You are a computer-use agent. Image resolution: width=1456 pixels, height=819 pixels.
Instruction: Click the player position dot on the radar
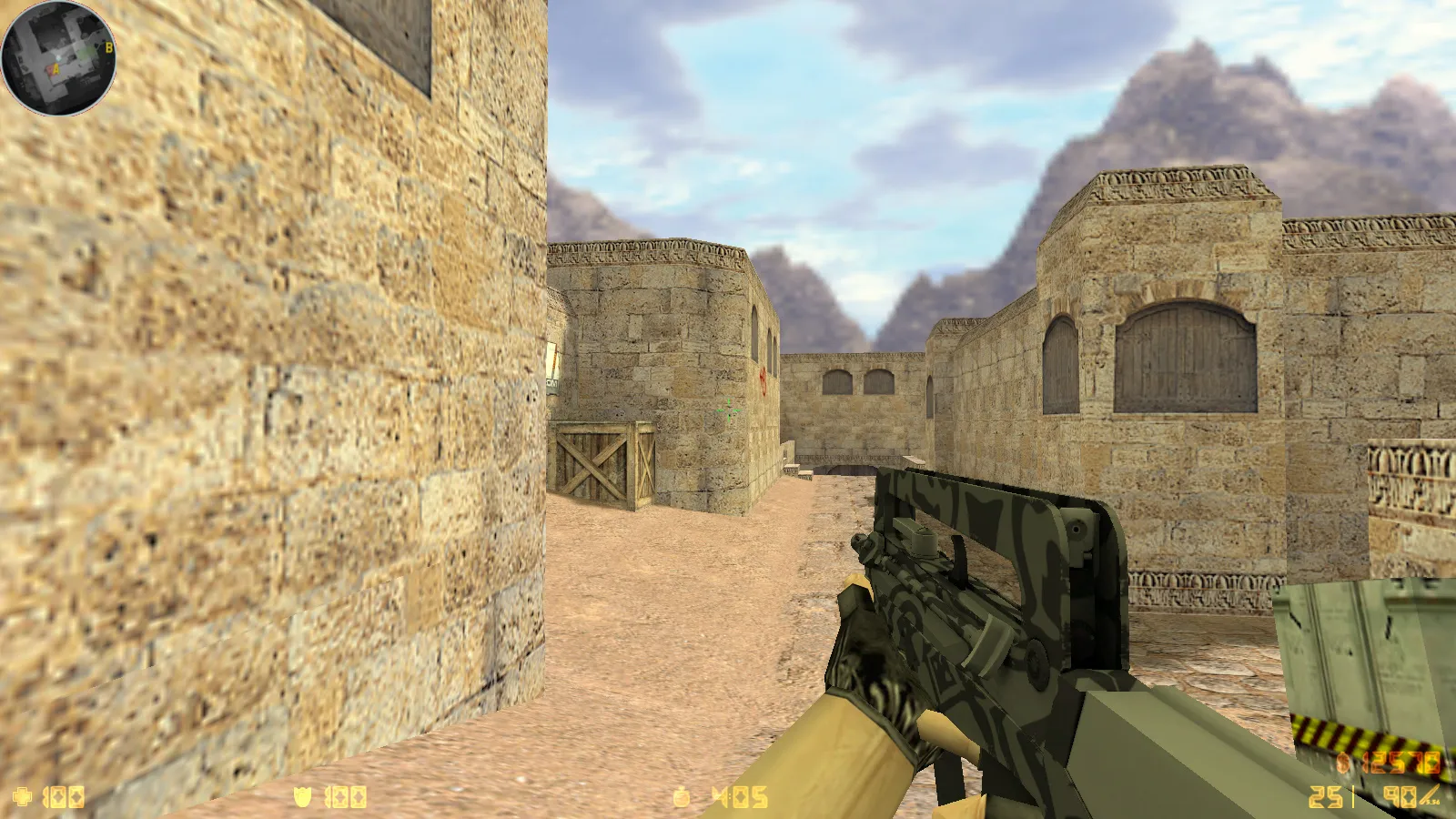(x=58, y=57)
